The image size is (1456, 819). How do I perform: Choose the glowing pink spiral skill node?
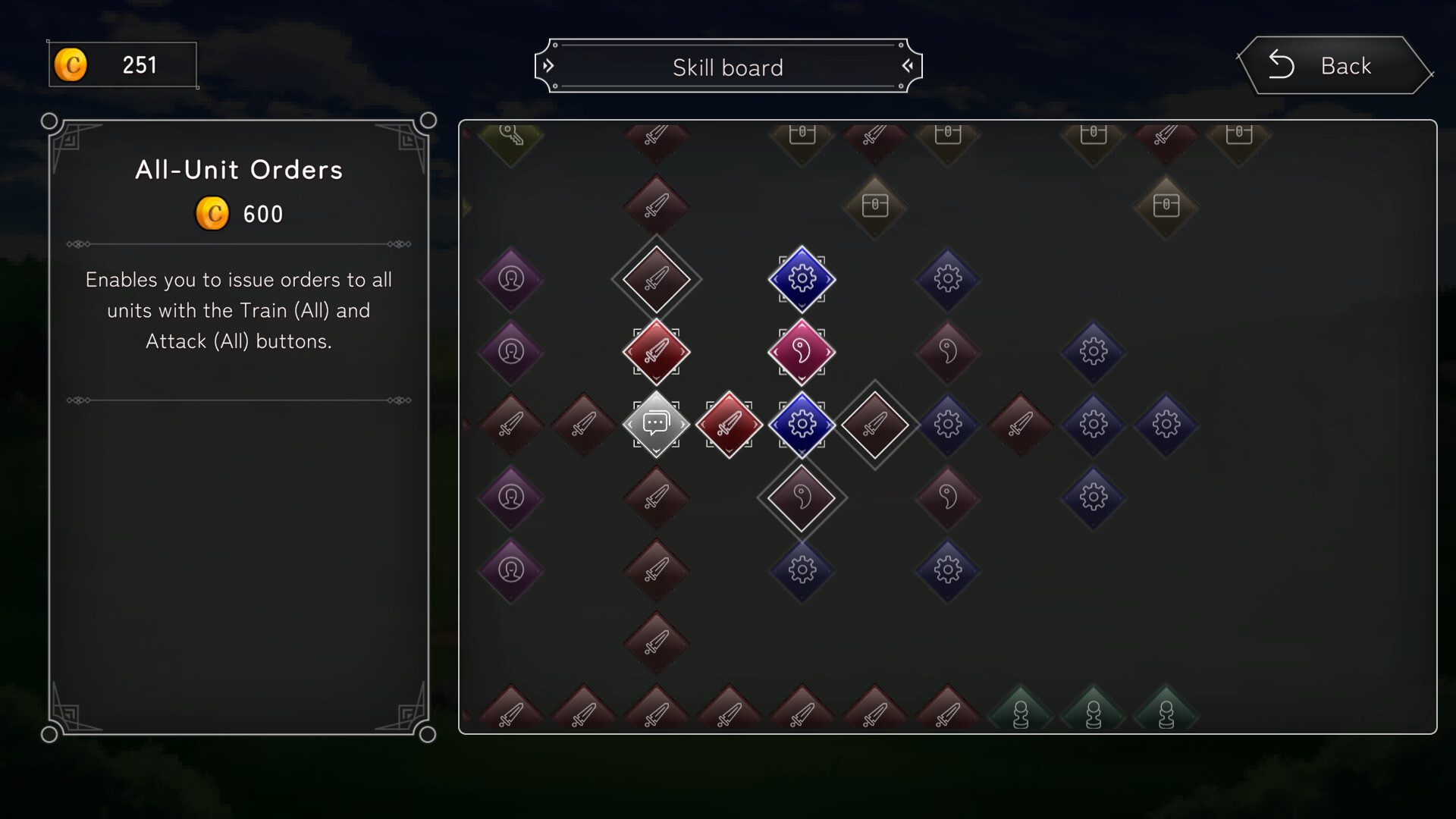pos(802,351)
